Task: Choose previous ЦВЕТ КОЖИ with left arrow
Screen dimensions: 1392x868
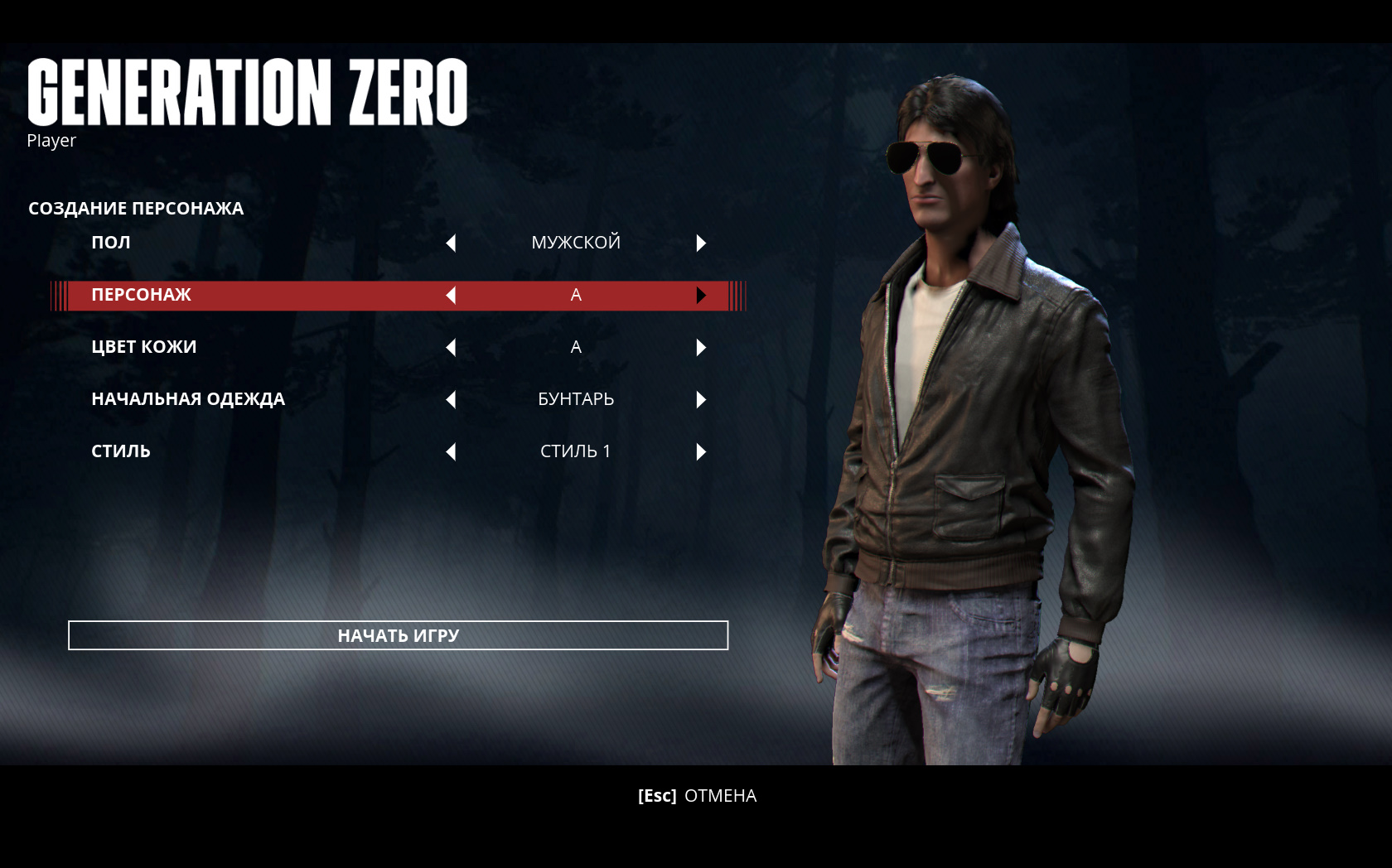Action: pyautogui.click(x=451, y=347)
